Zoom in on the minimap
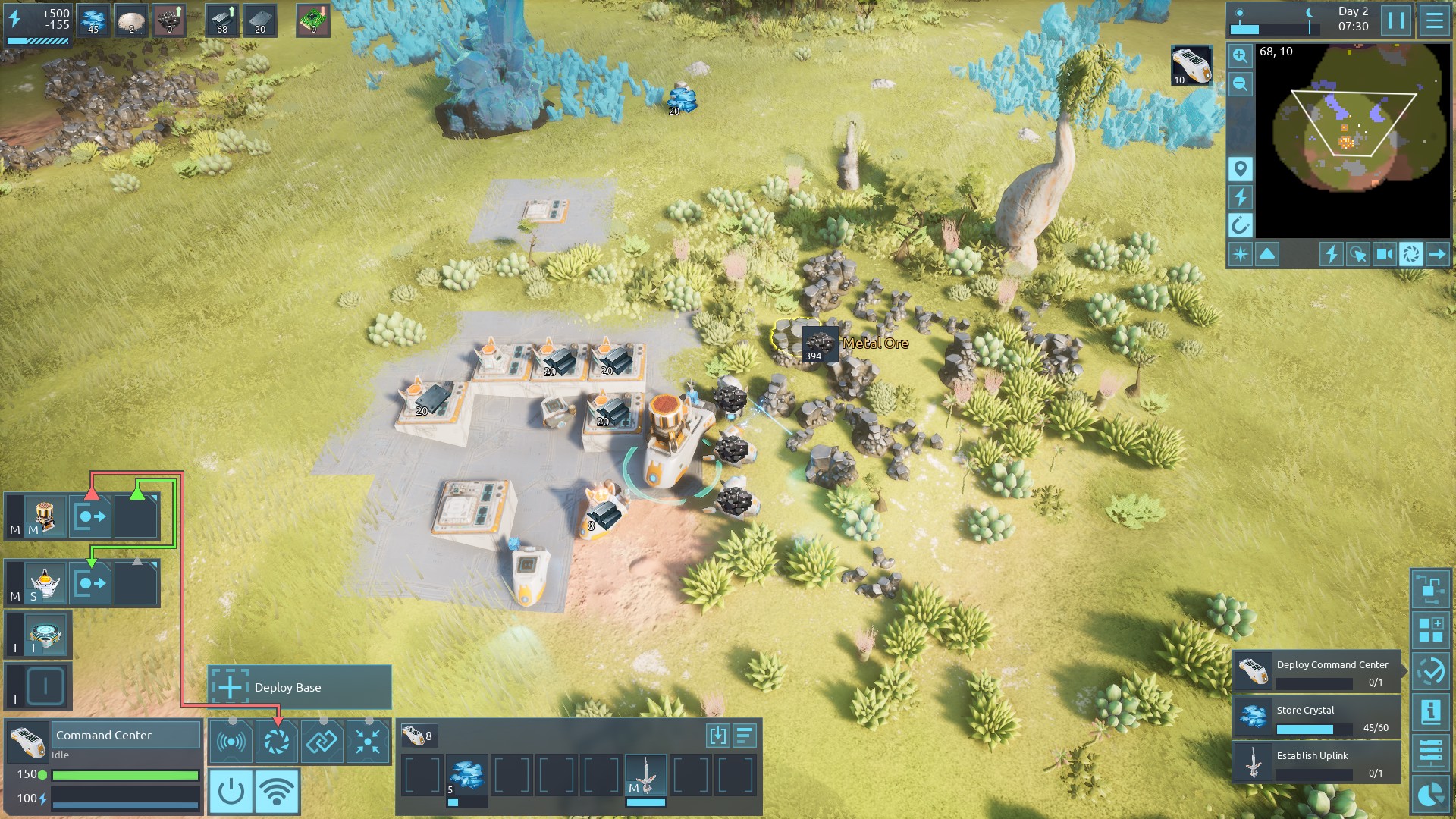1456x819 pixels. click(1240, 55)
